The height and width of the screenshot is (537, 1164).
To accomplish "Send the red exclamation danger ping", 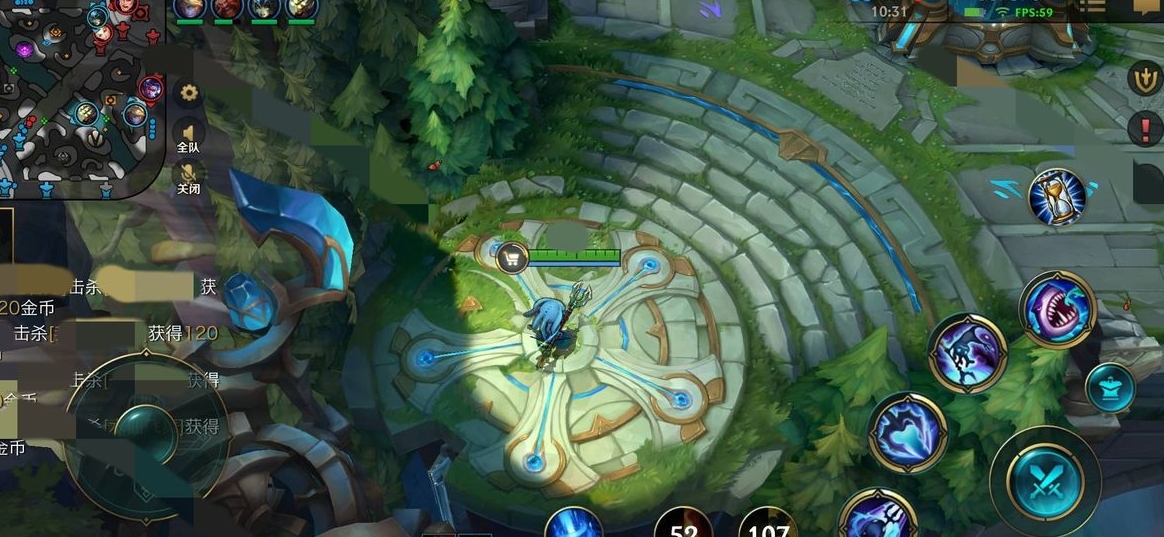I will coord(1144,128).
